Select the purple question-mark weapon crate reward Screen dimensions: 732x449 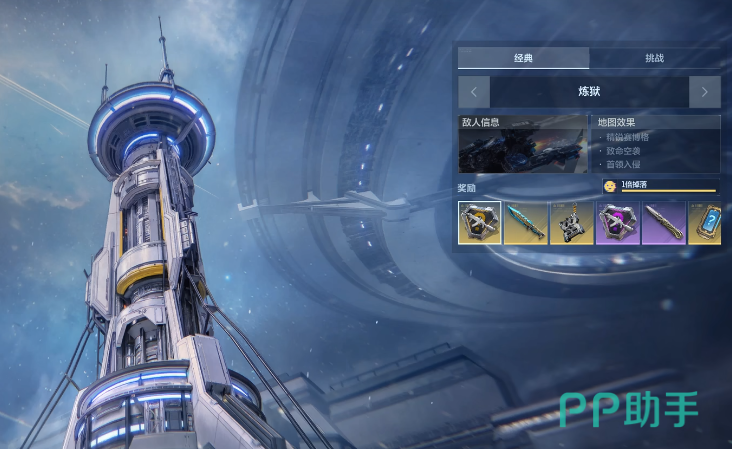coord(617,223)
